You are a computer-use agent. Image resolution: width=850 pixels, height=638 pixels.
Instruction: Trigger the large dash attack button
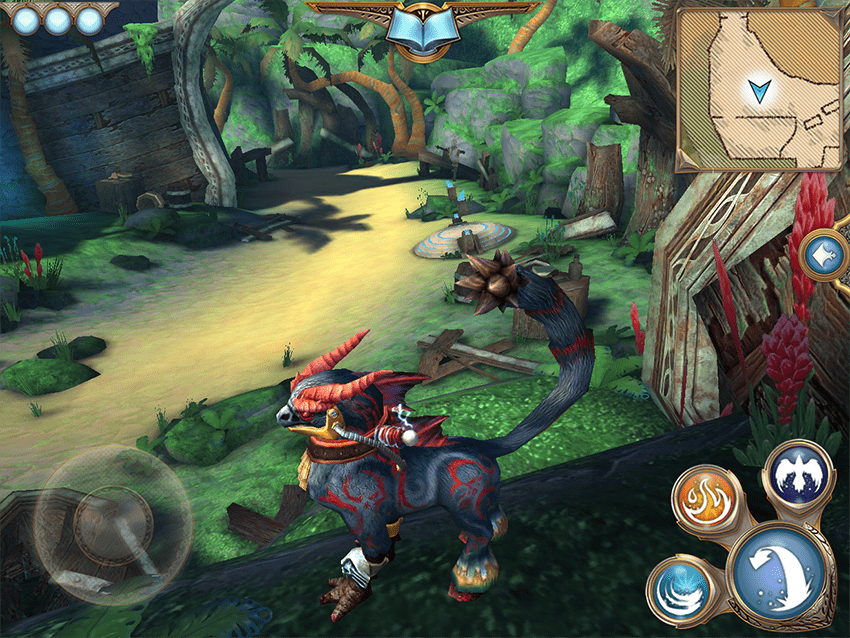point(781,571)
